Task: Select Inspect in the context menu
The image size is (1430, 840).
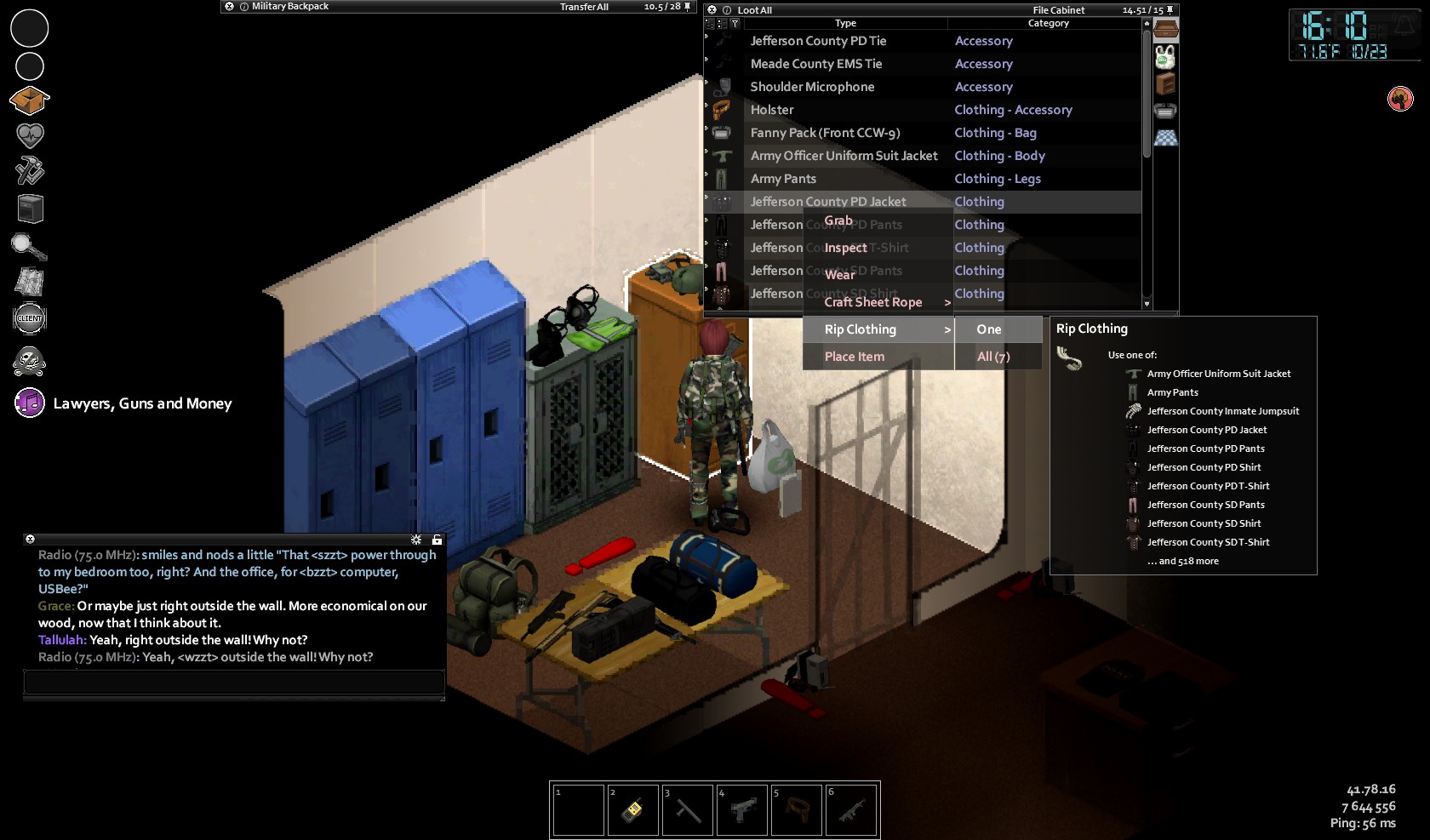Action: point(845,248)
